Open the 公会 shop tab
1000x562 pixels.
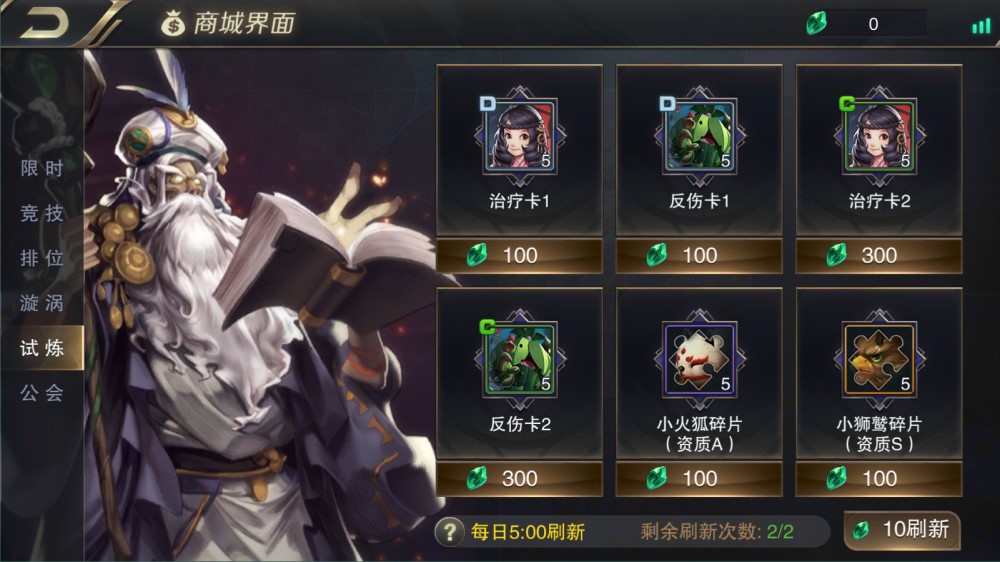tap(42, 393)
